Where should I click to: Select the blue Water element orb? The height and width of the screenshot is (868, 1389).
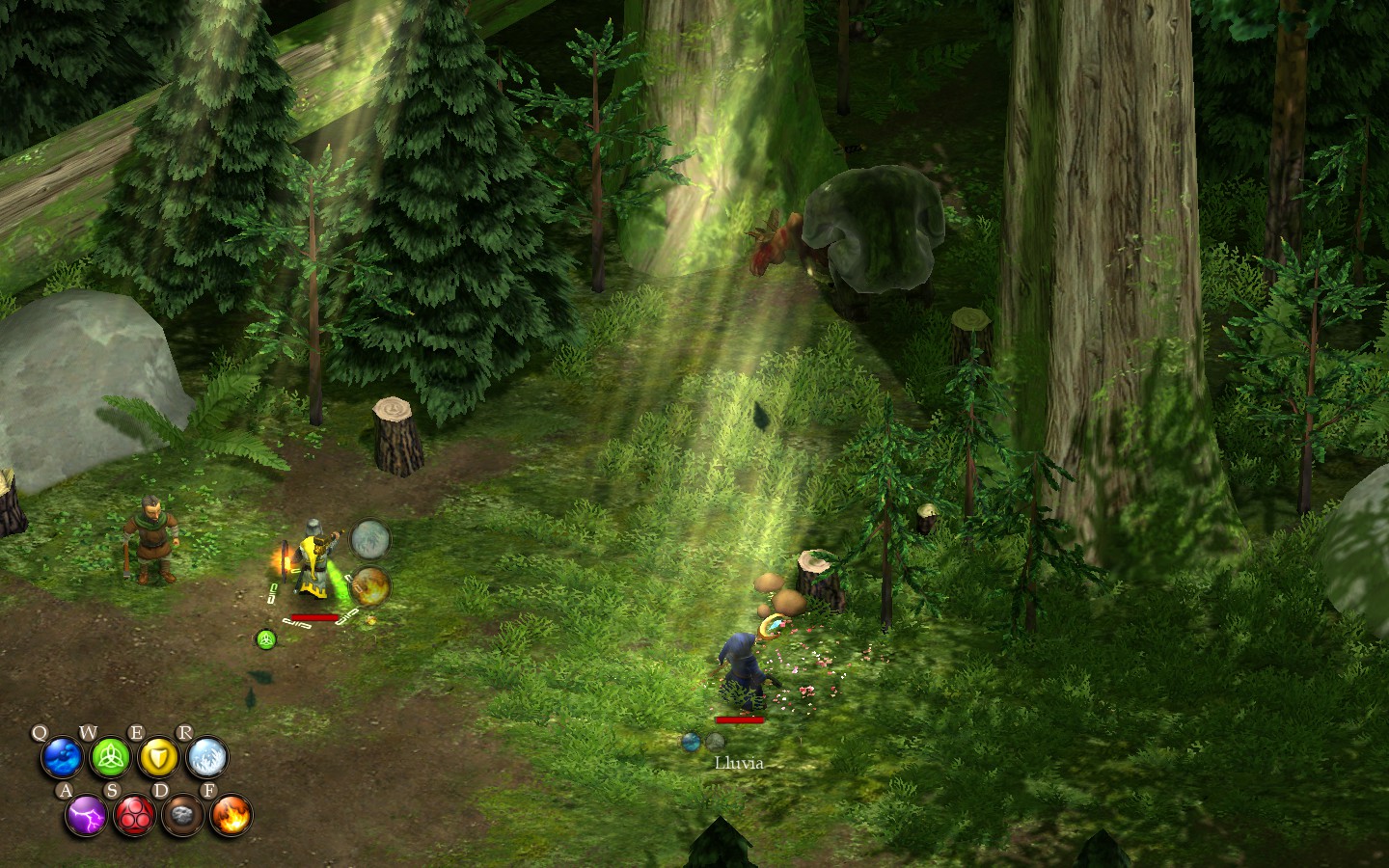pyautogui.click(x=60, y=758)
